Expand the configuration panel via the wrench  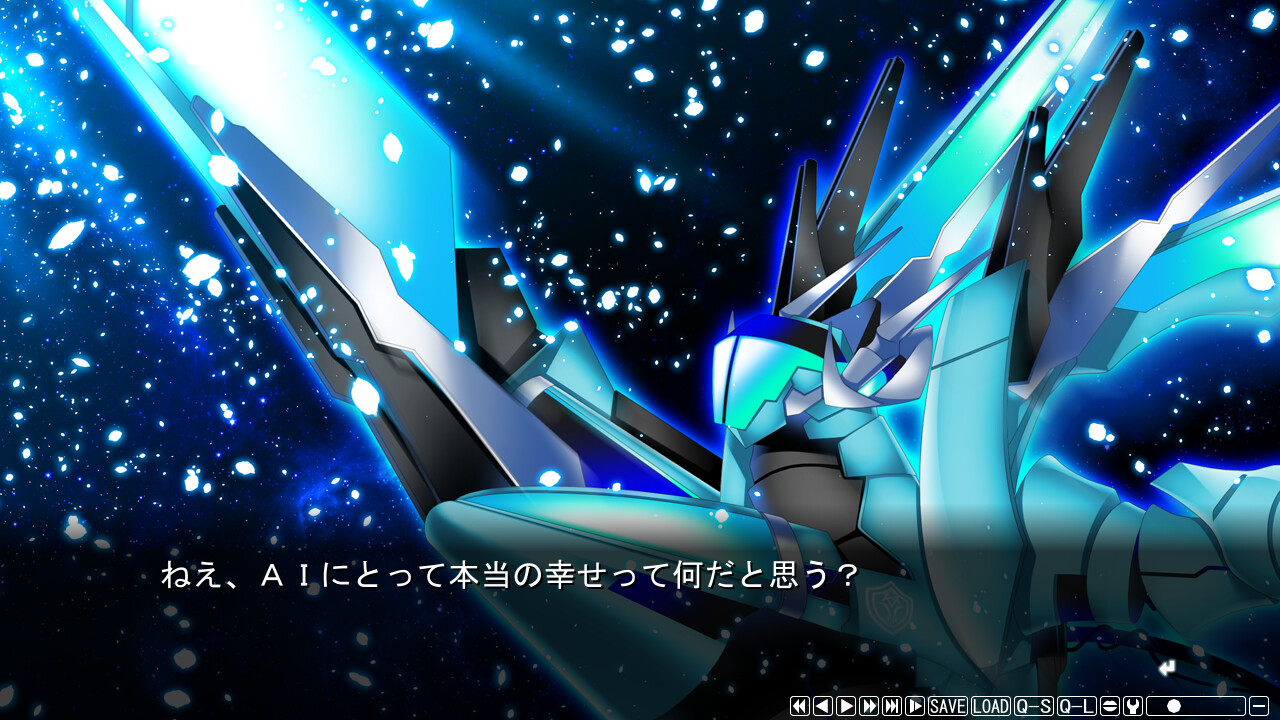coord(1133,706)
